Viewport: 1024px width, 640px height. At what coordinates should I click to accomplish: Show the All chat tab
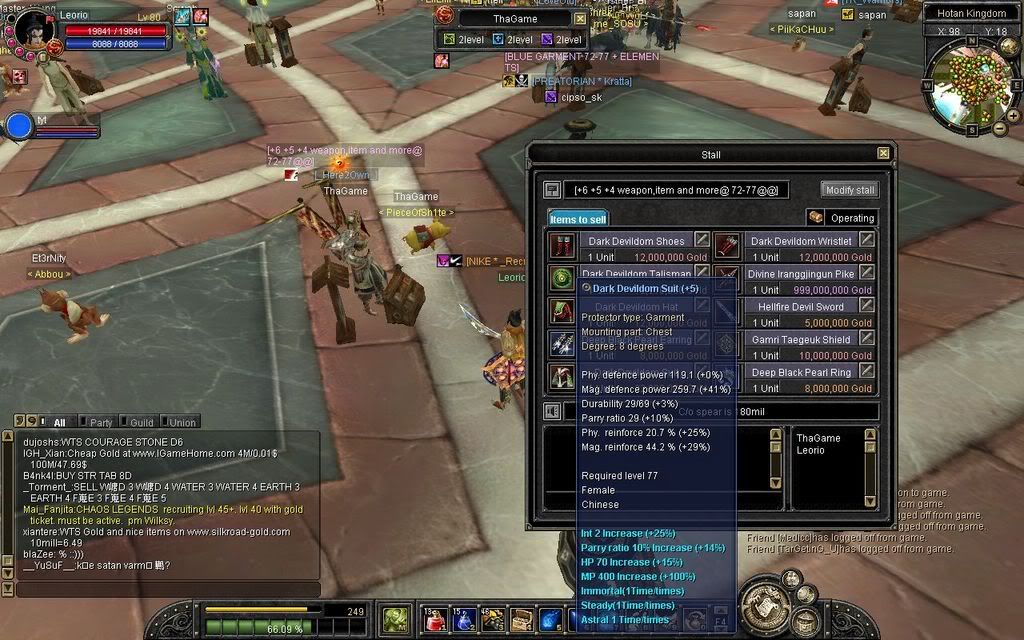click(x=58, y=422)
